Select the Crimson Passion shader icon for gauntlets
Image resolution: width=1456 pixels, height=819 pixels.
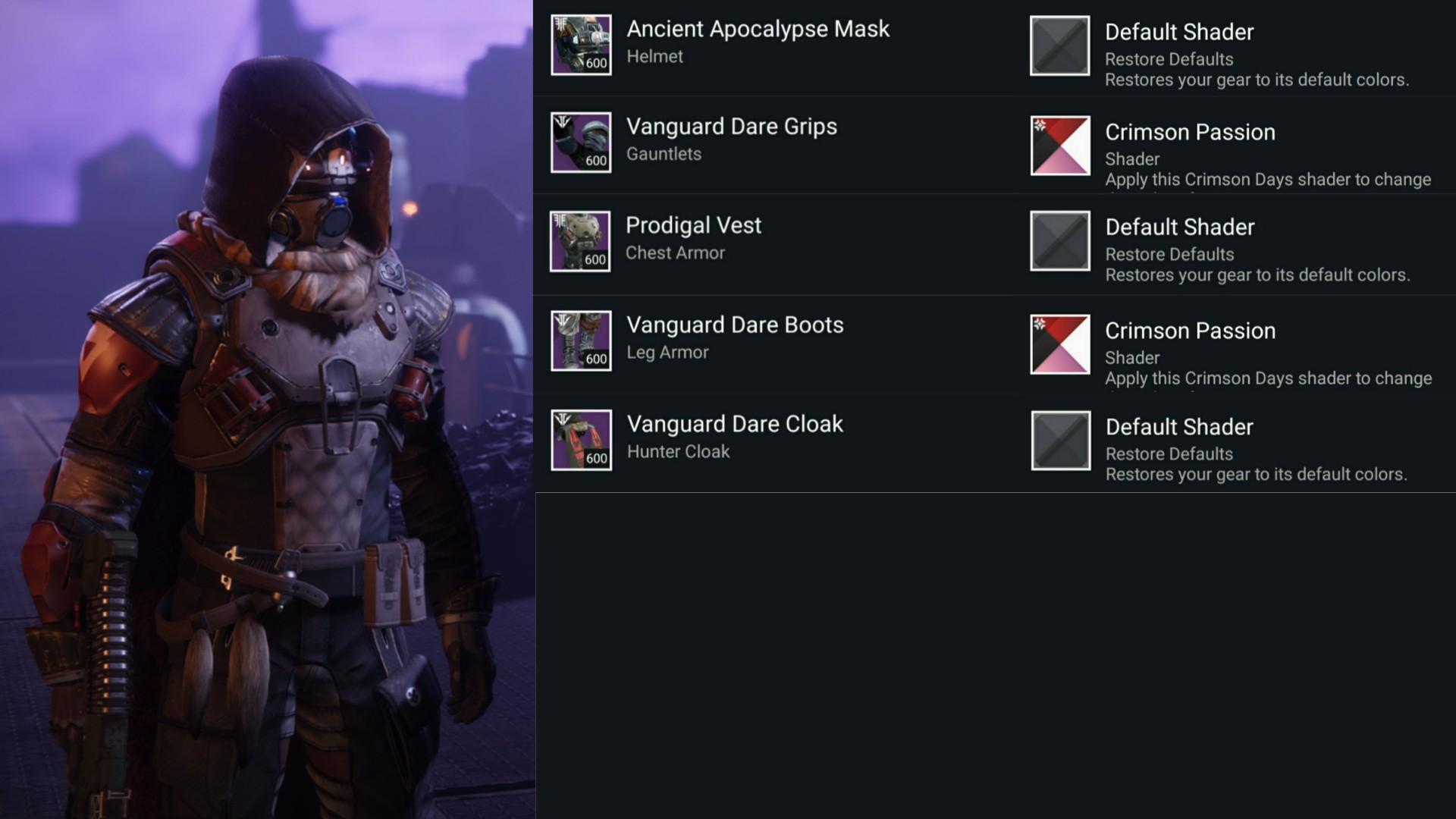click(1059, 146)
